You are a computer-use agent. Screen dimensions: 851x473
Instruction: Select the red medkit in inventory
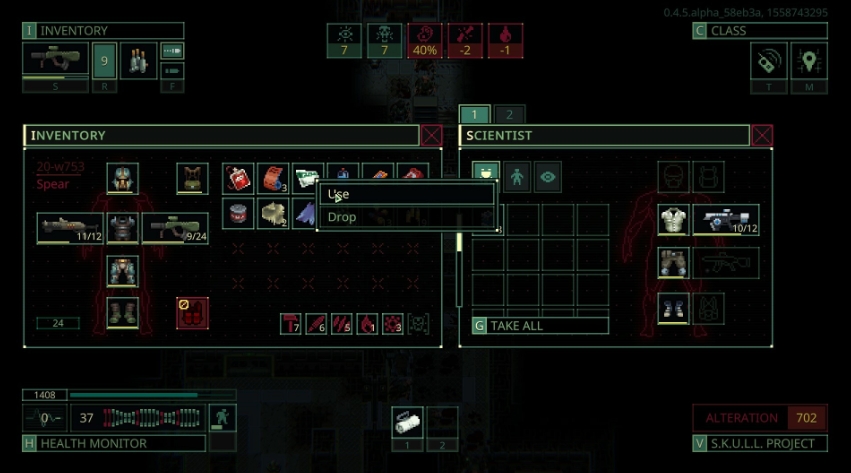(237, 178)
